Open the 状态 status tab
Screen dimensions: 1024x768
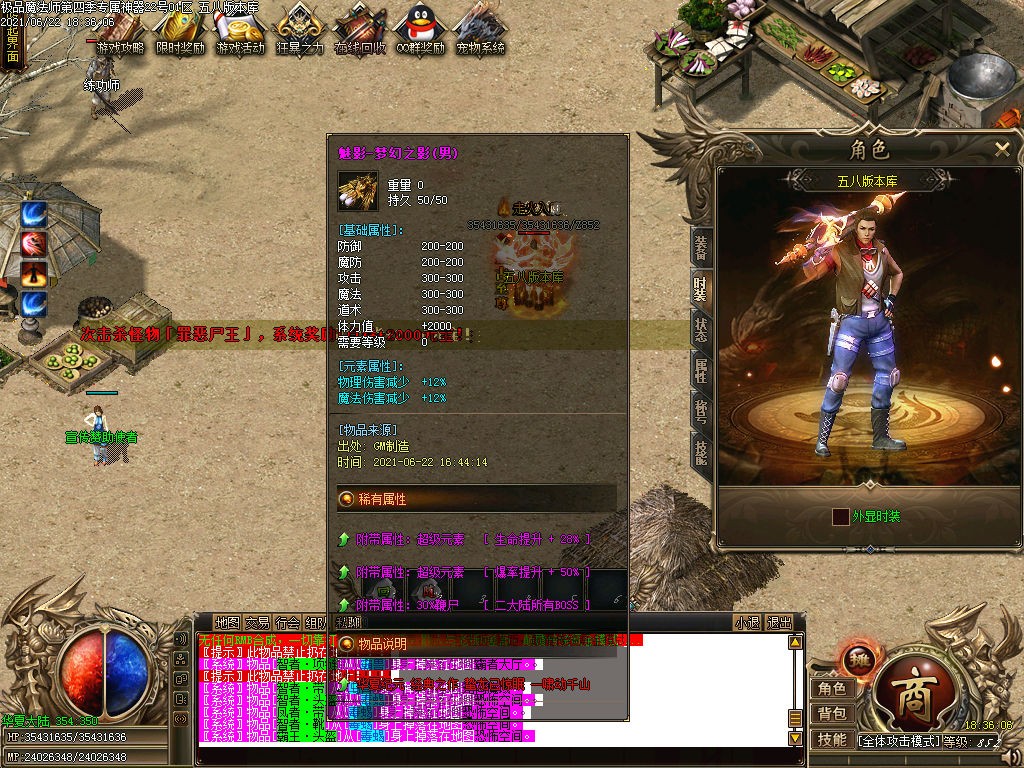click(701, 331)
